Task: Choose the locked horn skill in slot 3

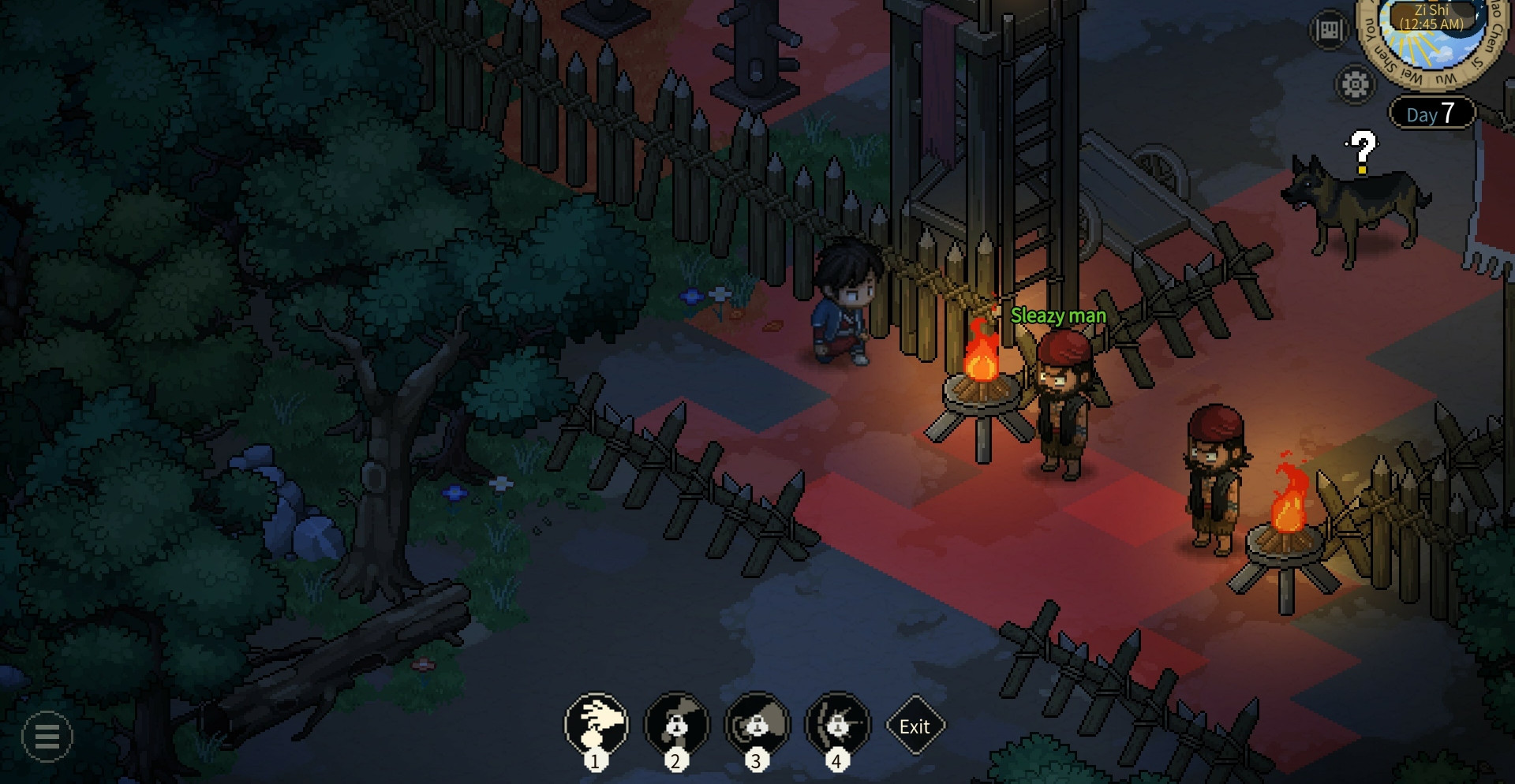Action: (757, 724)
